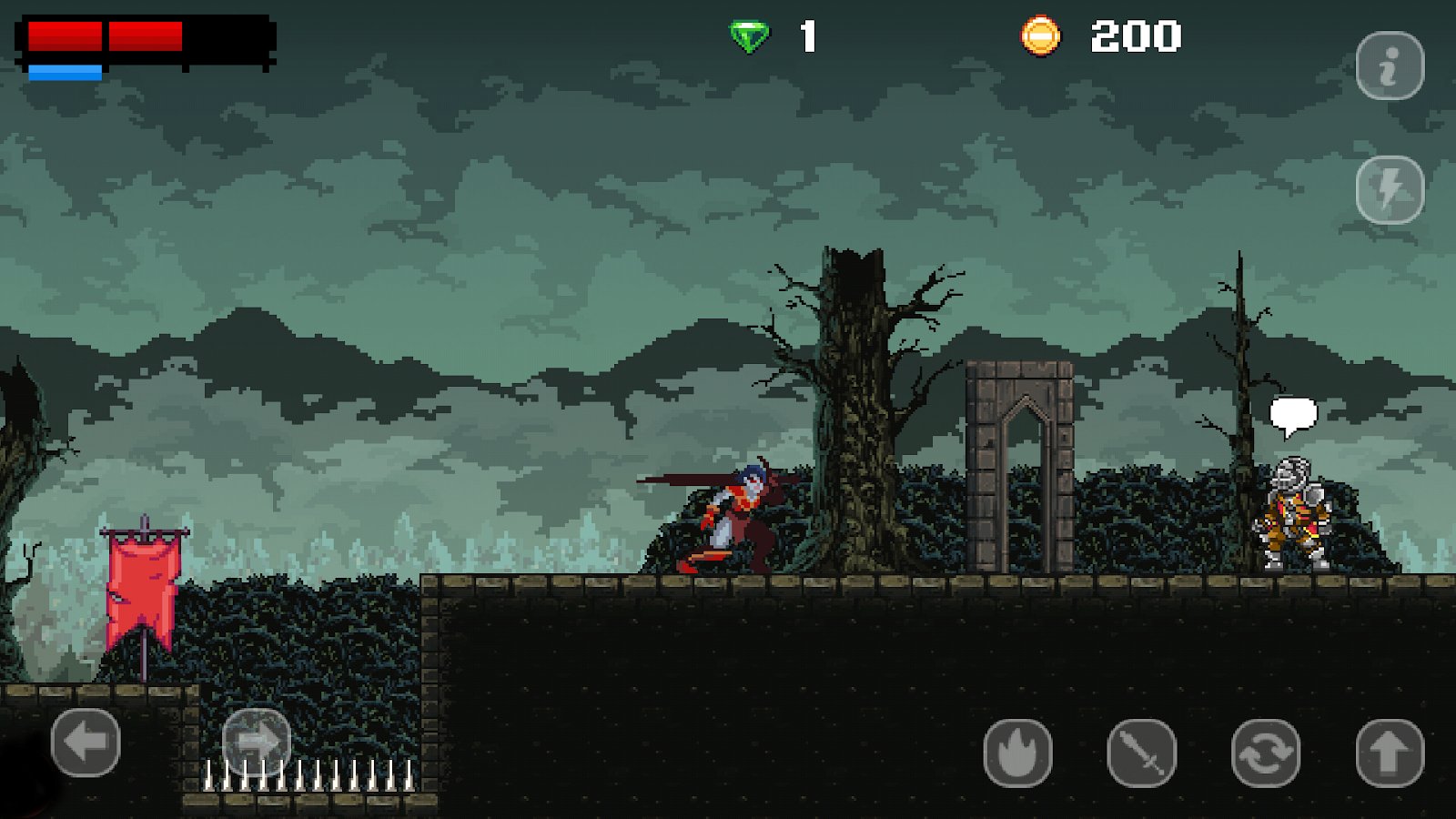
Task: Tap the info button
Action: point(1389,66)
